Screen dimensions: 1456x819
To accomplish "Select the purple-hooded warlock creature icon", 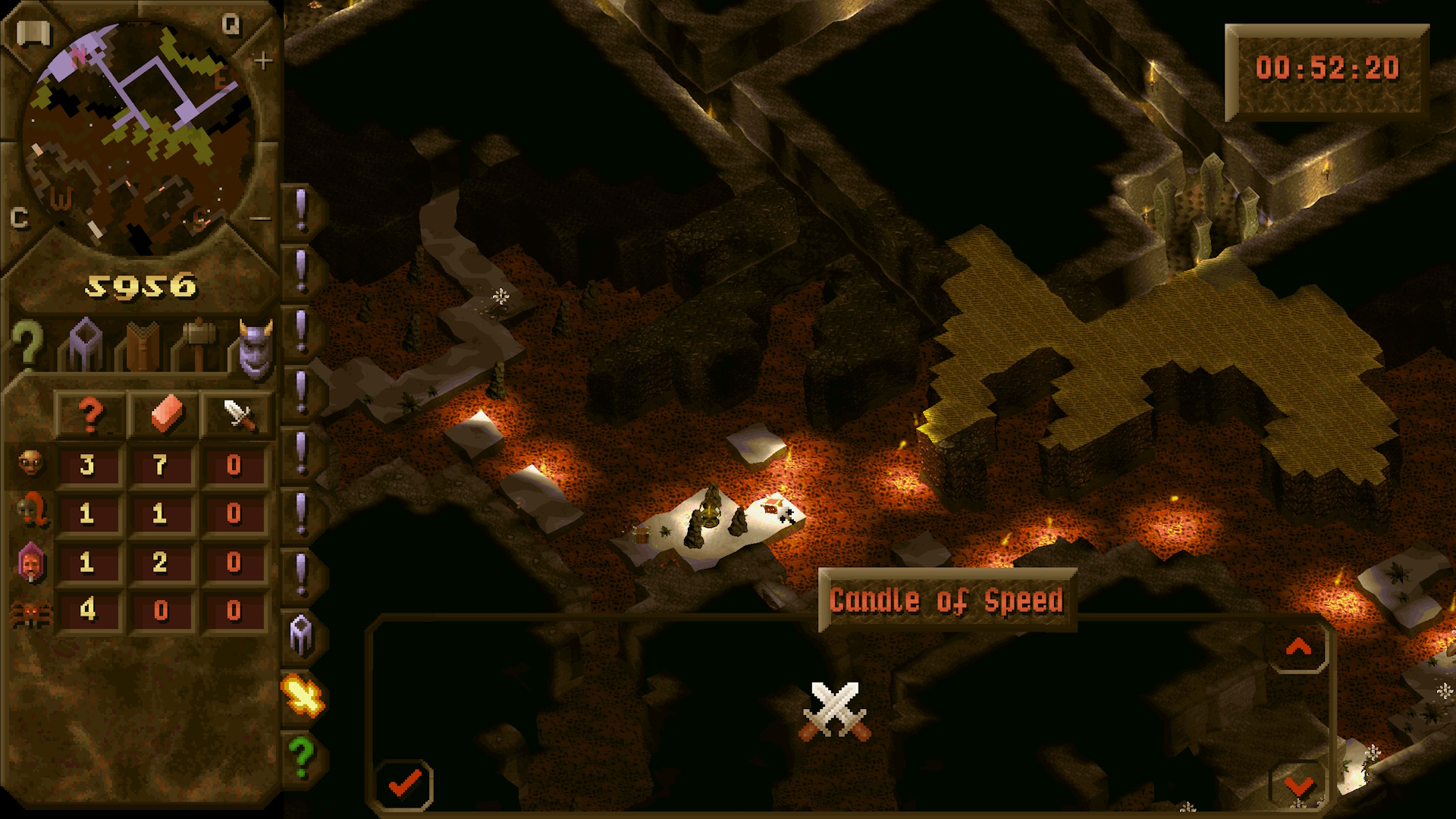I will click(30, 563).
